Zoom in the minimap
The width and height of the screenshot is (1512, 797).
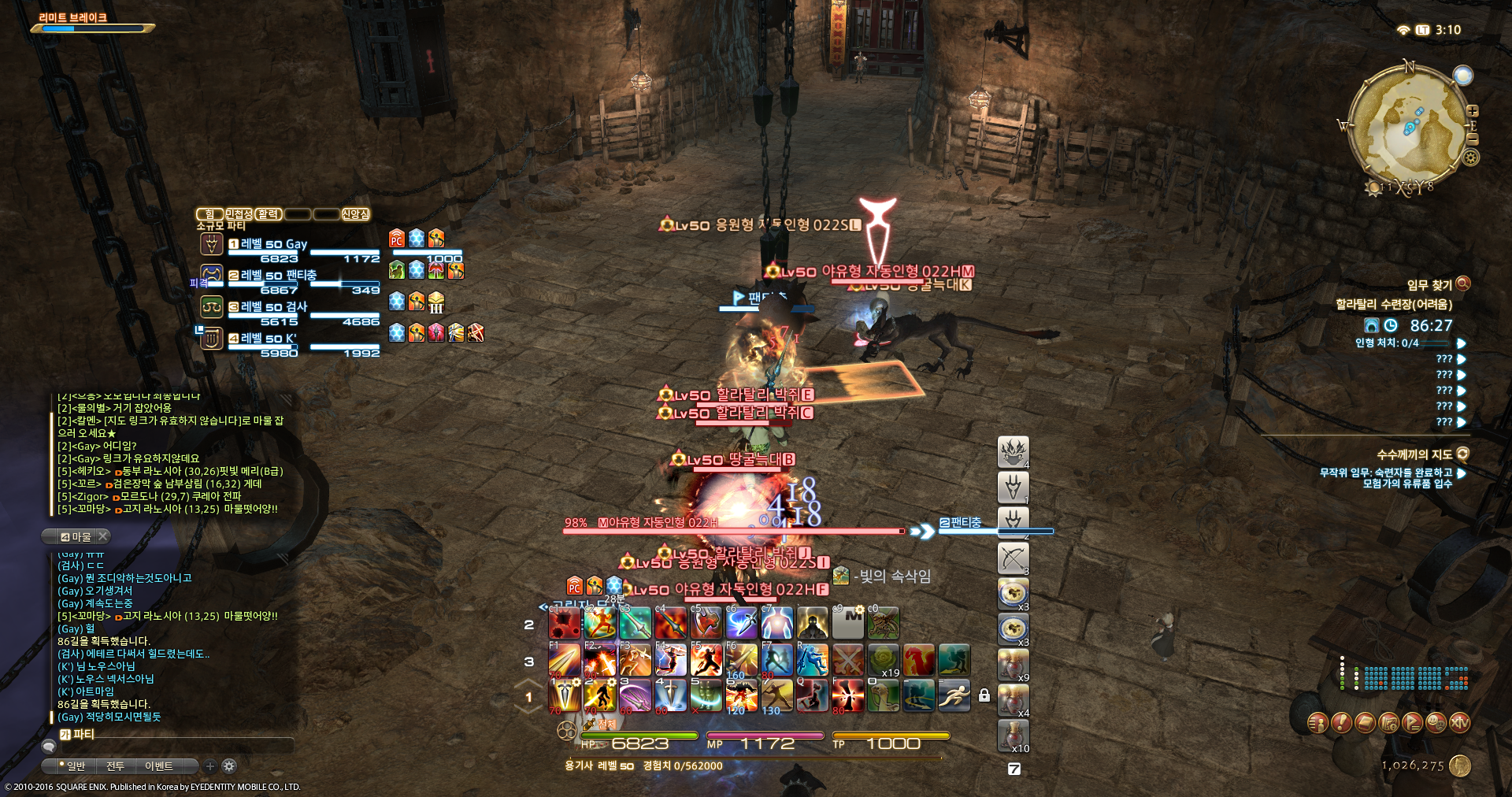click(x=1472, y=111)
